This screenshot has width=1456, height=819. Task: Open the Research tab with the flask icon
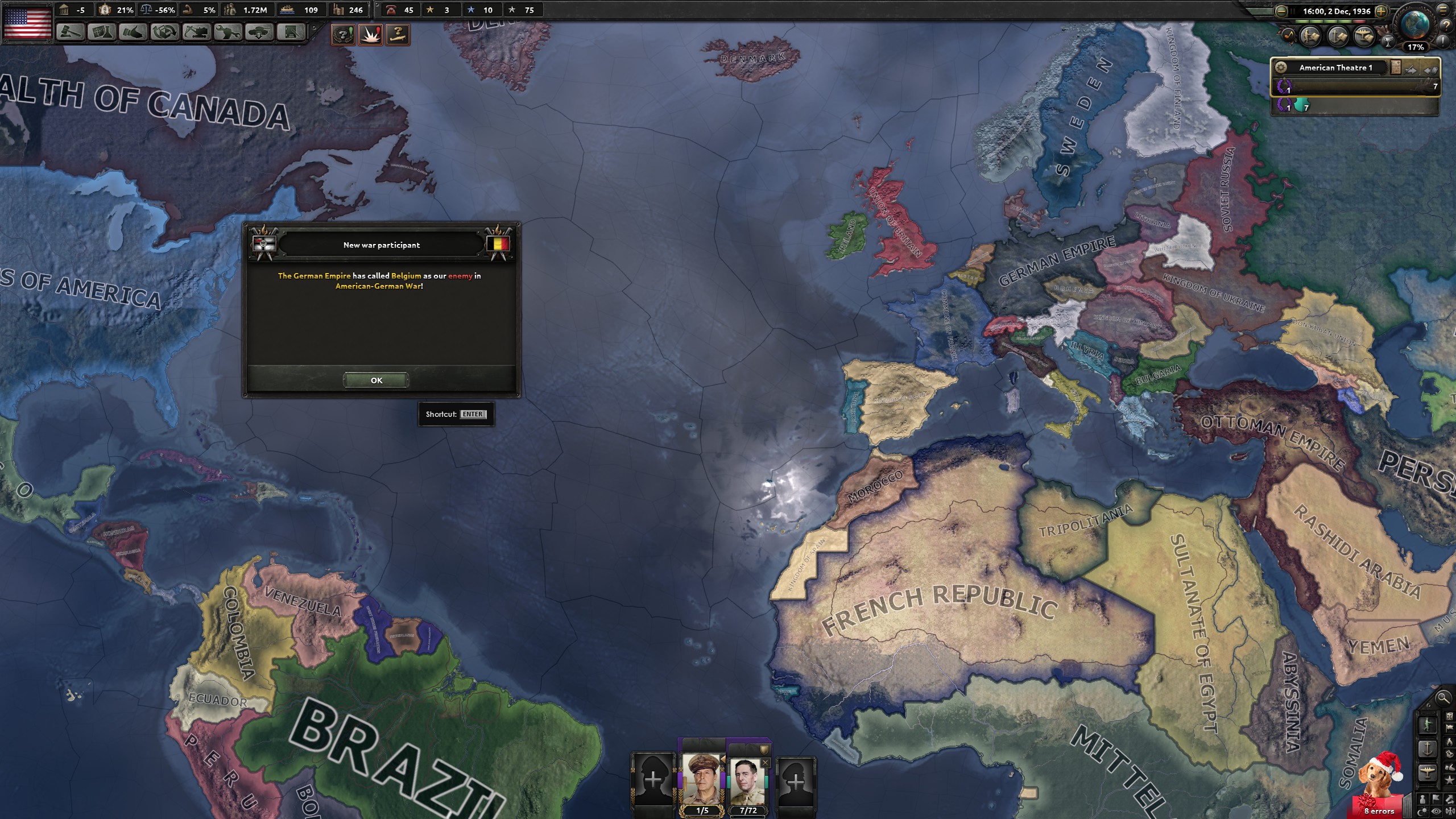pos(103,32)
